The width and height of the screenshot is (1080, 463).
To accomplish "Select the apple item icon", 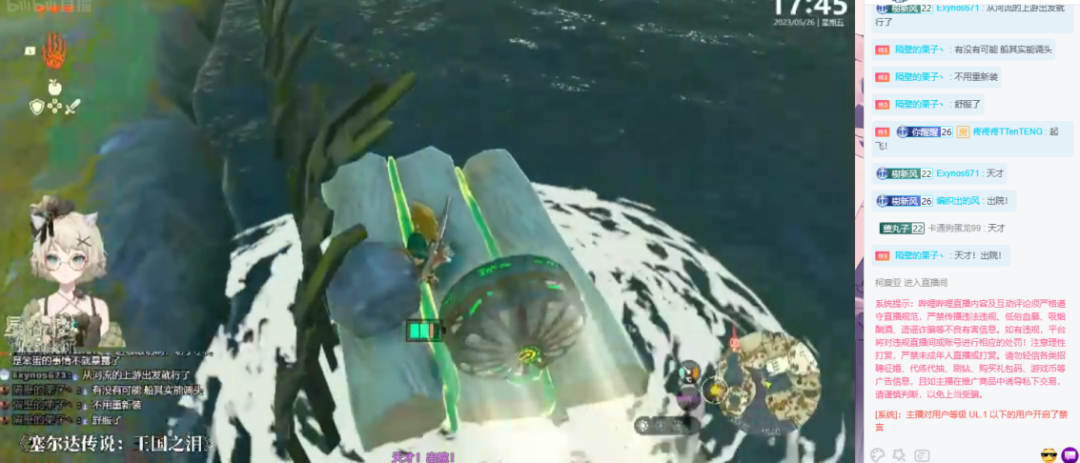I will tap(54, 88).
